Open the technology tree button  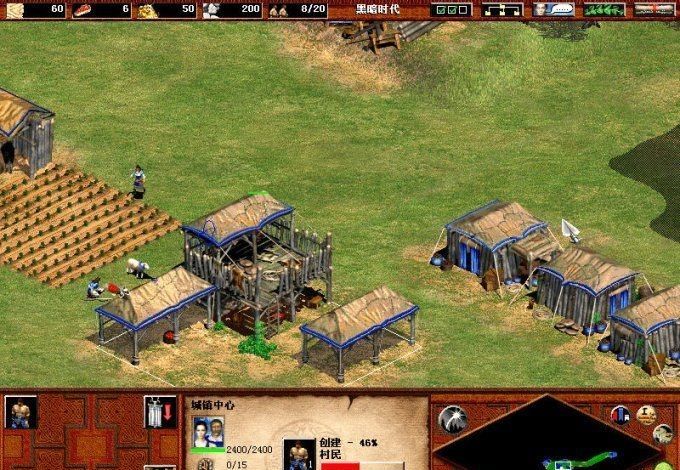click(503, 9)
